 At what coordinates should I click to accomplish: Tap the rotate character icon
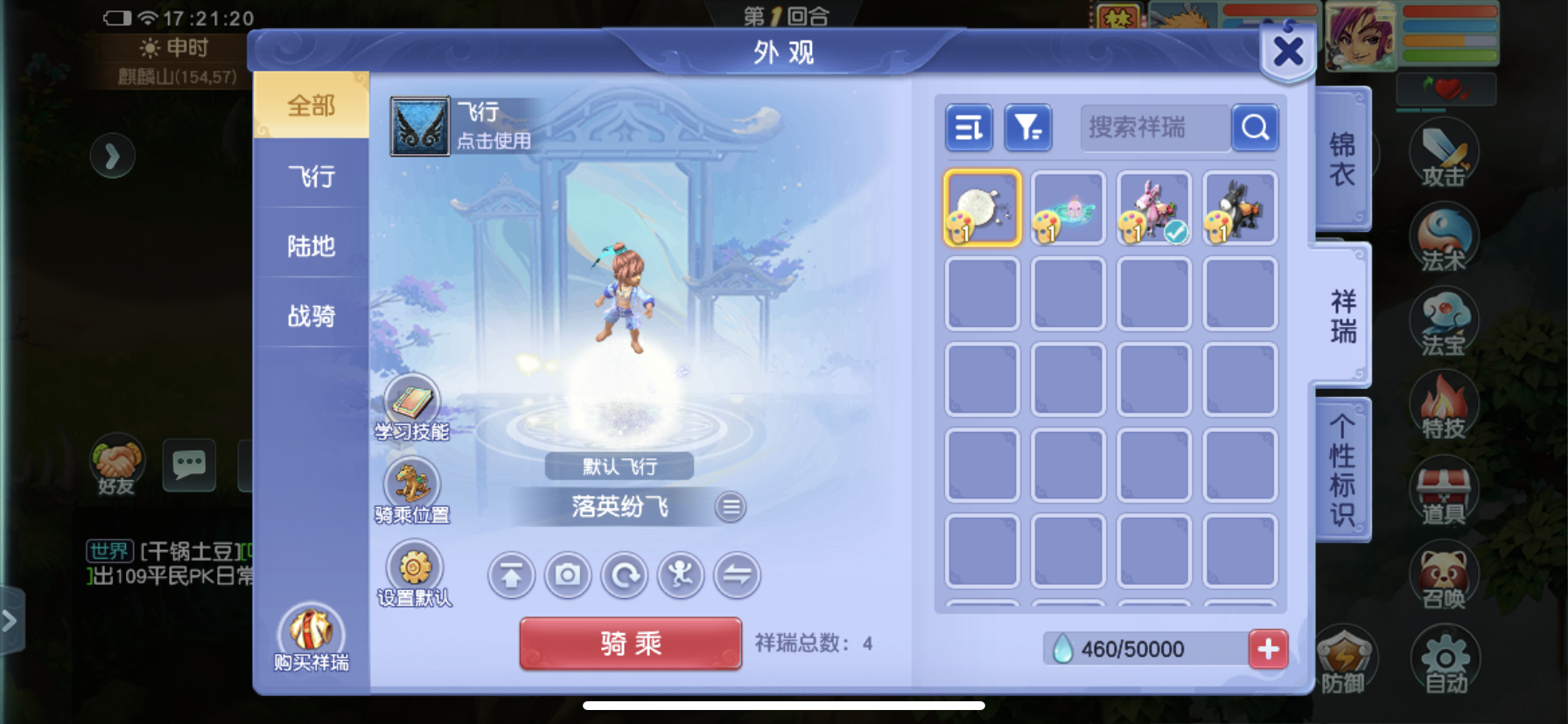(624, 575)
